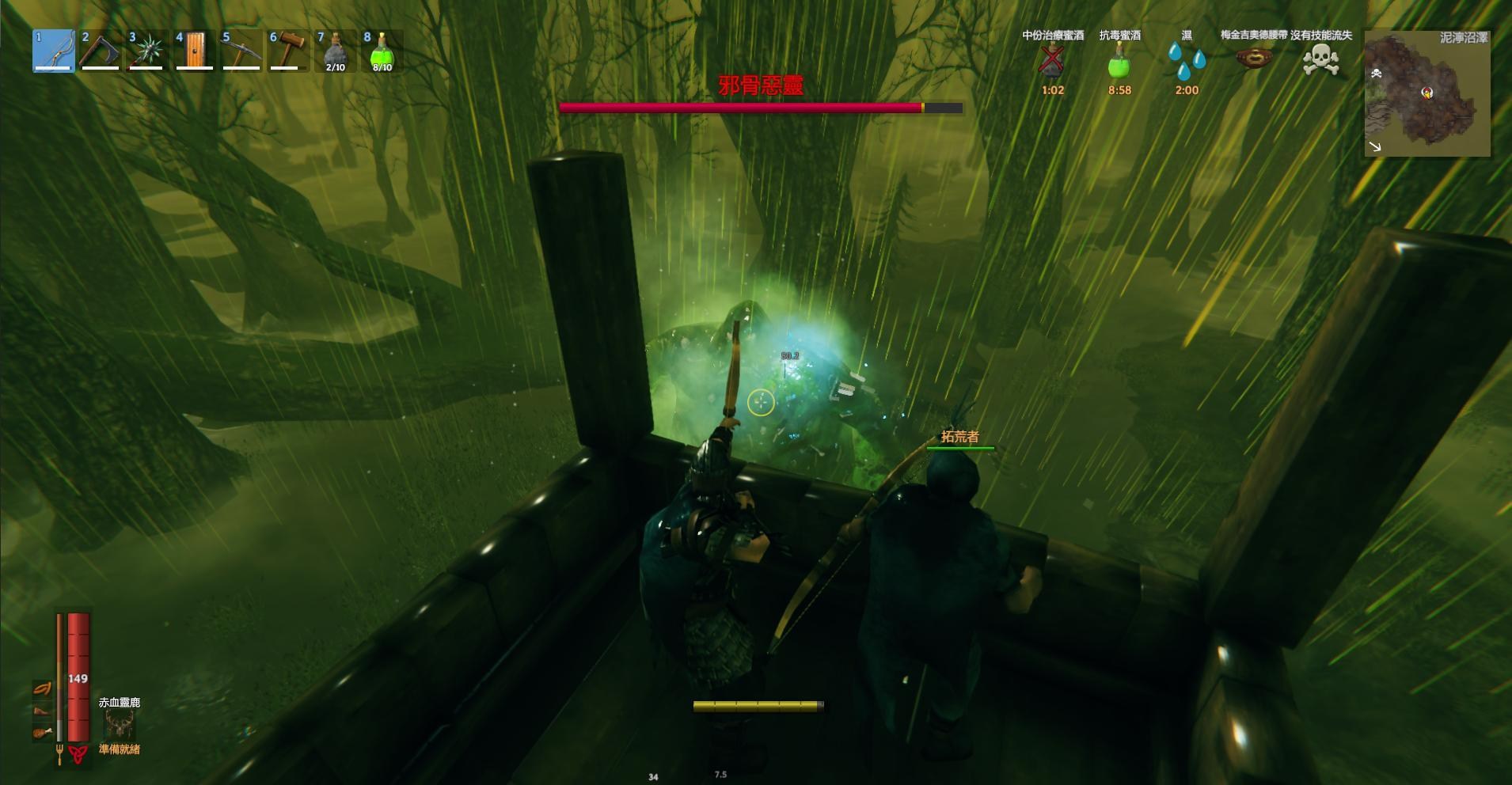
Task: Equip the cultivator in hotbar slot 2
Action: [101, 51]
